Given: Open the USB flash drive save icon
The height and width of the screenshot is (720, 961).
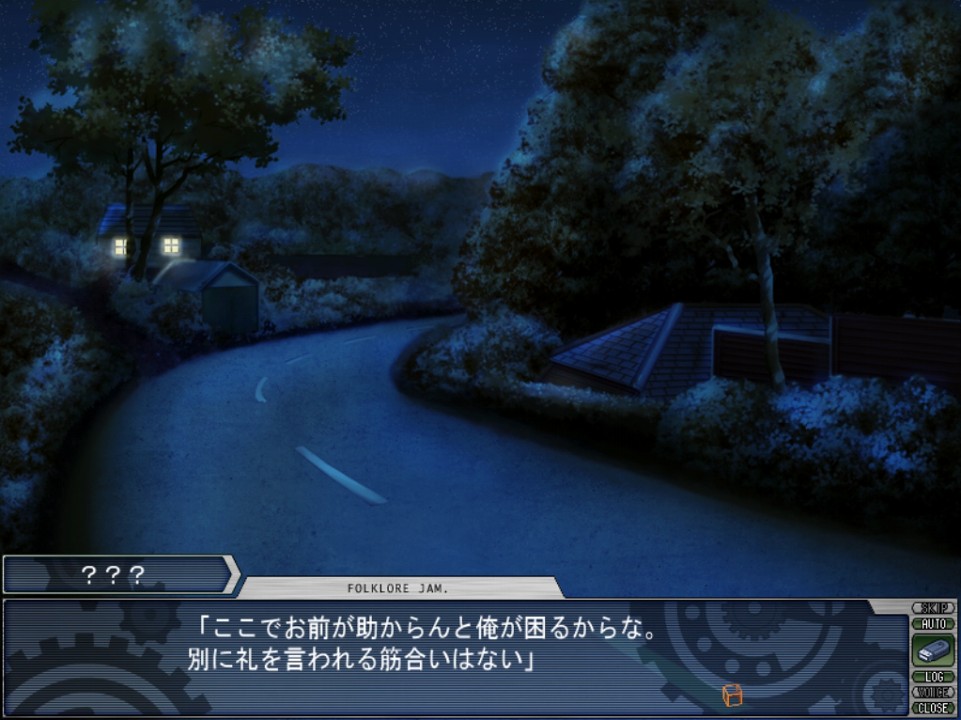Looking at the screenshot, I should tap(932, 651).
